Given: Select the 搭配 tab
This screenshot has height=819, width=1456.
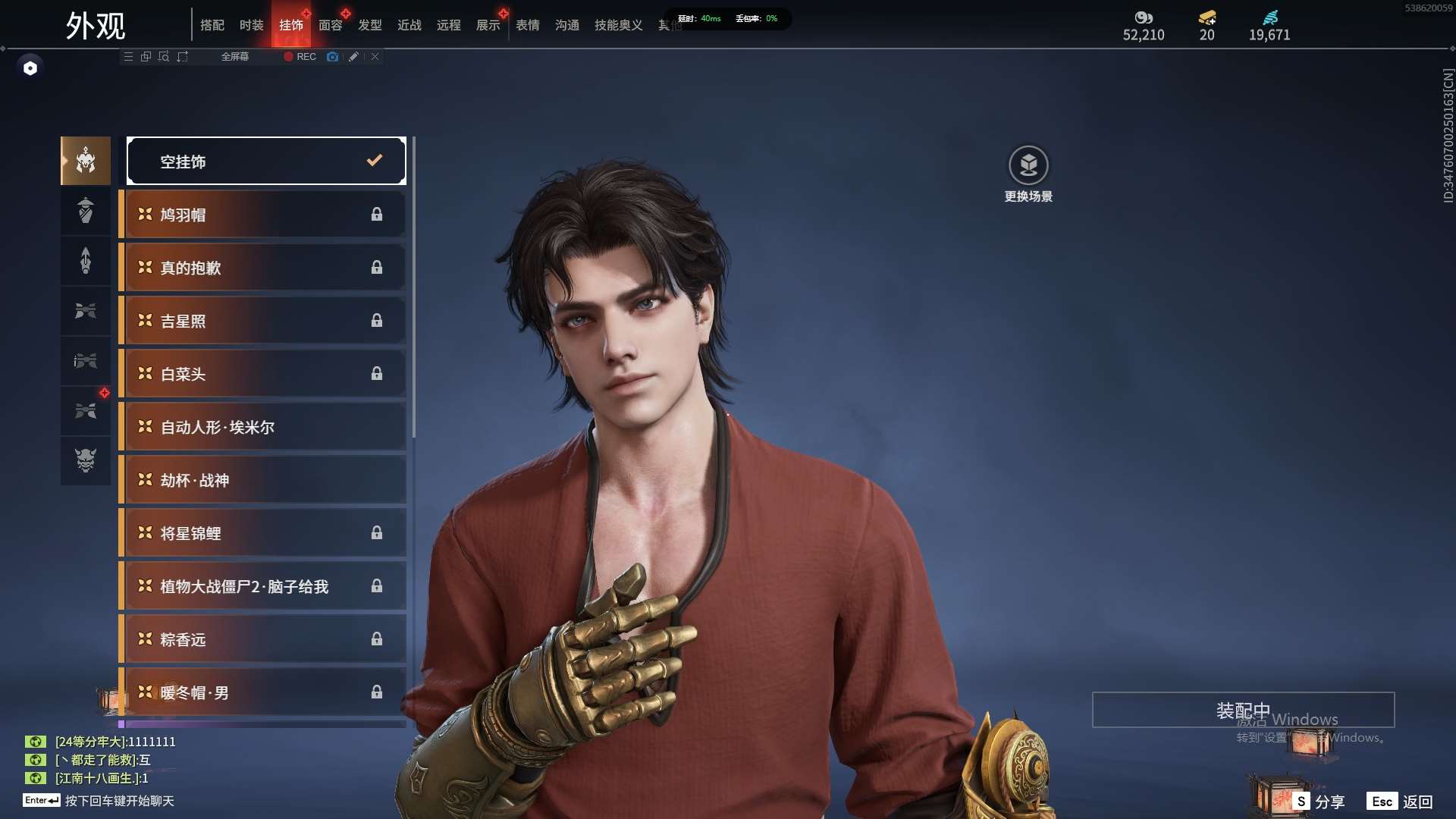Looking at the screenshot, I should pyautogui.click(x=212, y=25).
